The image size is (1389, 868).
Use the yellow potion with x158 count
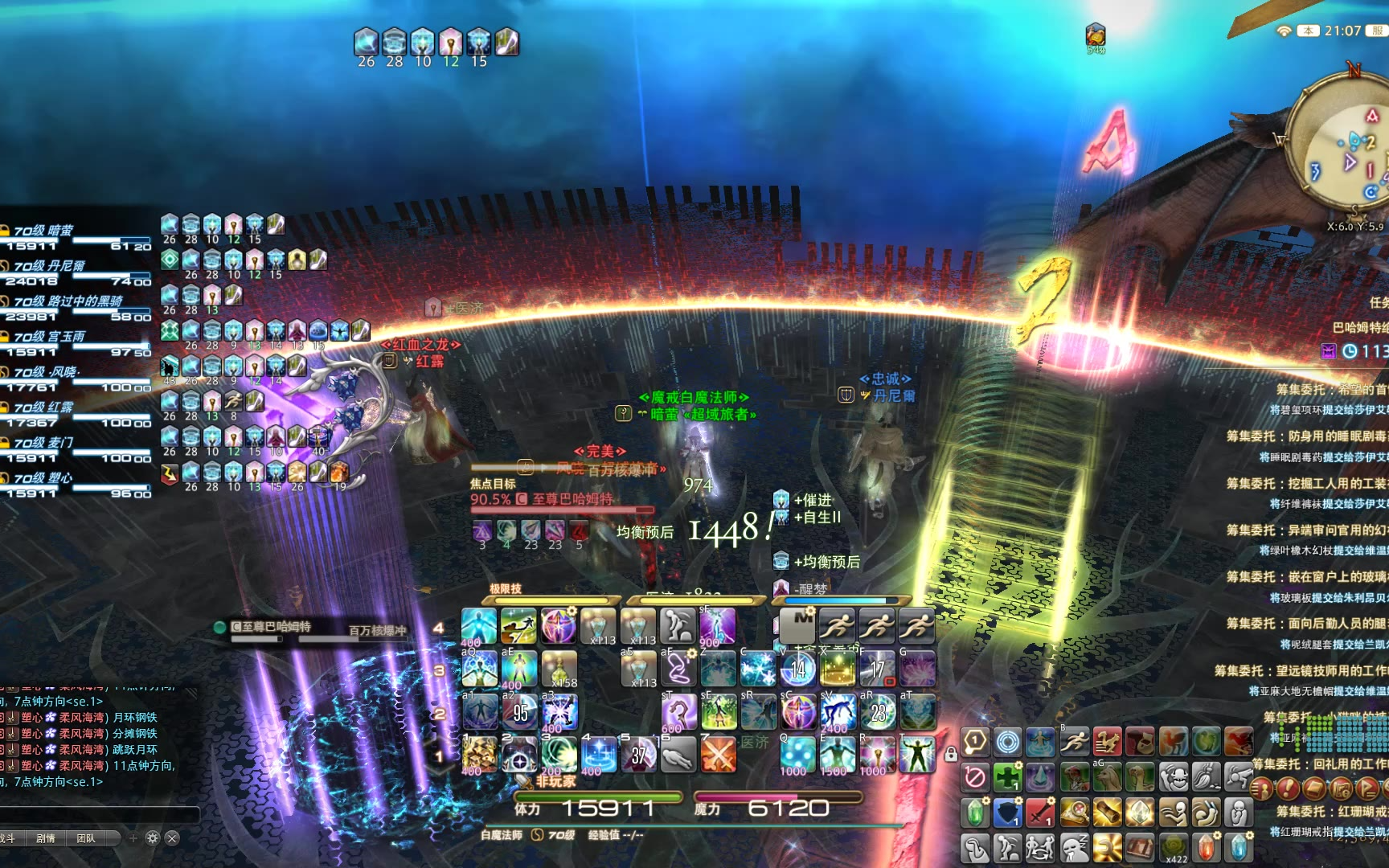point(559,669)
